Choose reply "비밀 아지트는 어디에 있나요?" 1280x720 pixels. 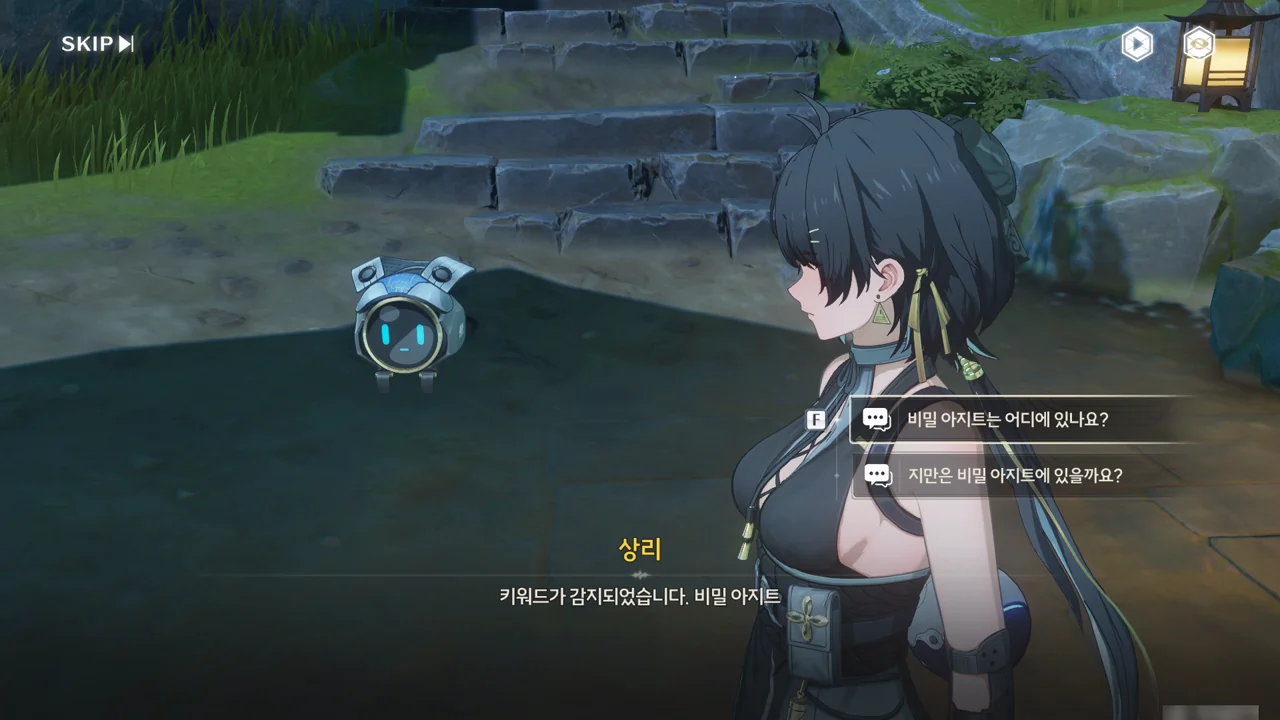pyautogui.click(x=1007, y=420)
